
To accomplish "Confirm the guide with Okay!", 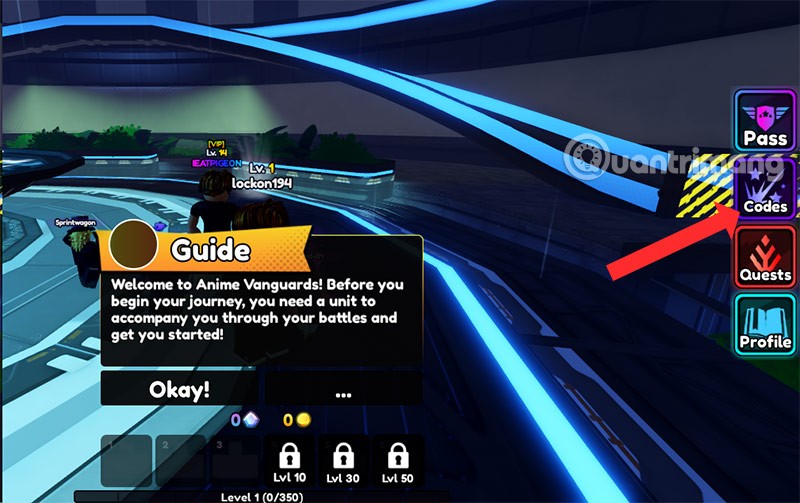I will click(179, 389).
